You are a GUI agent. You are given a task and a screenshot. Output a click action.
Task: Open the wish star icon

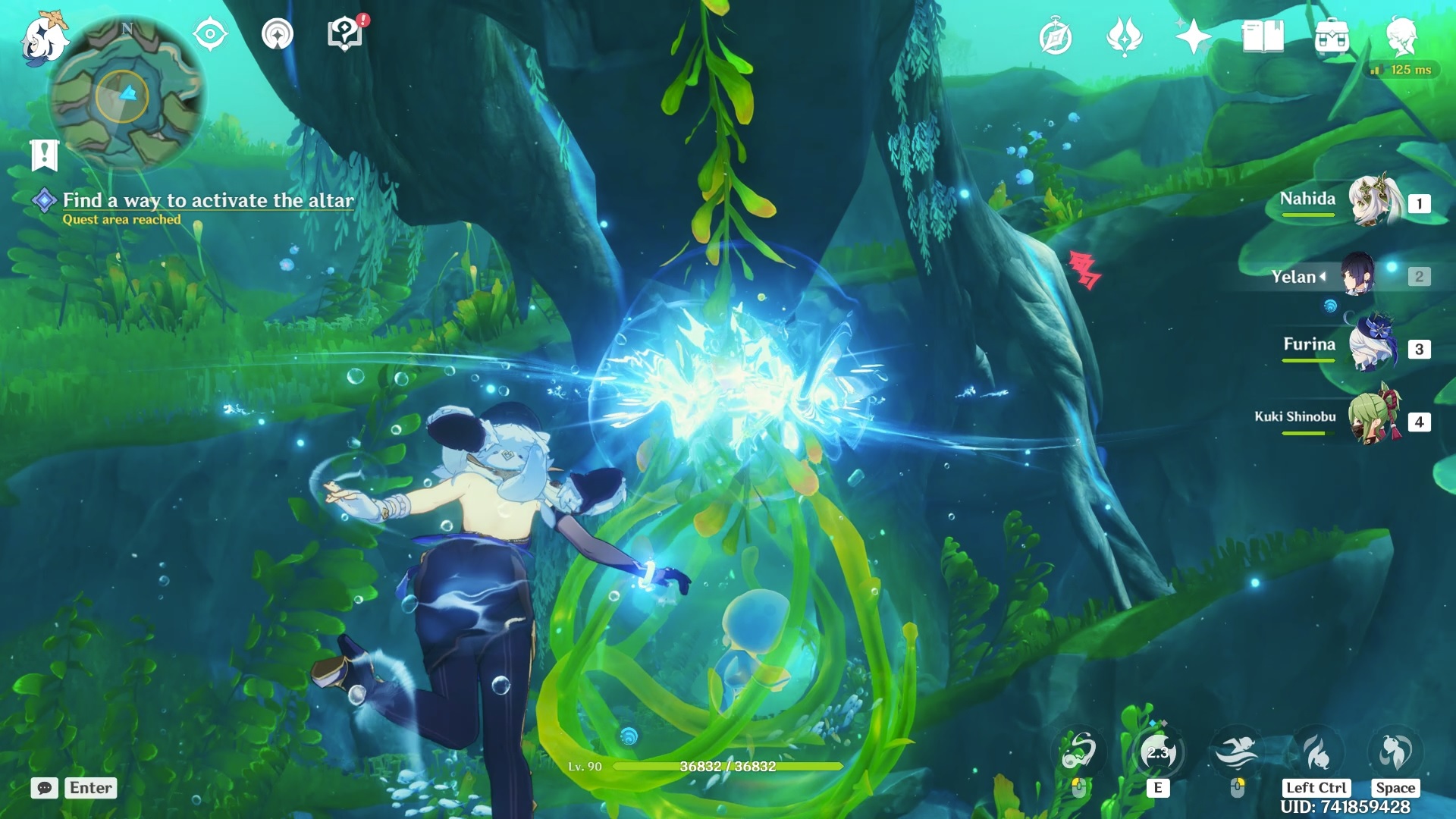[x=1193, y=36]
